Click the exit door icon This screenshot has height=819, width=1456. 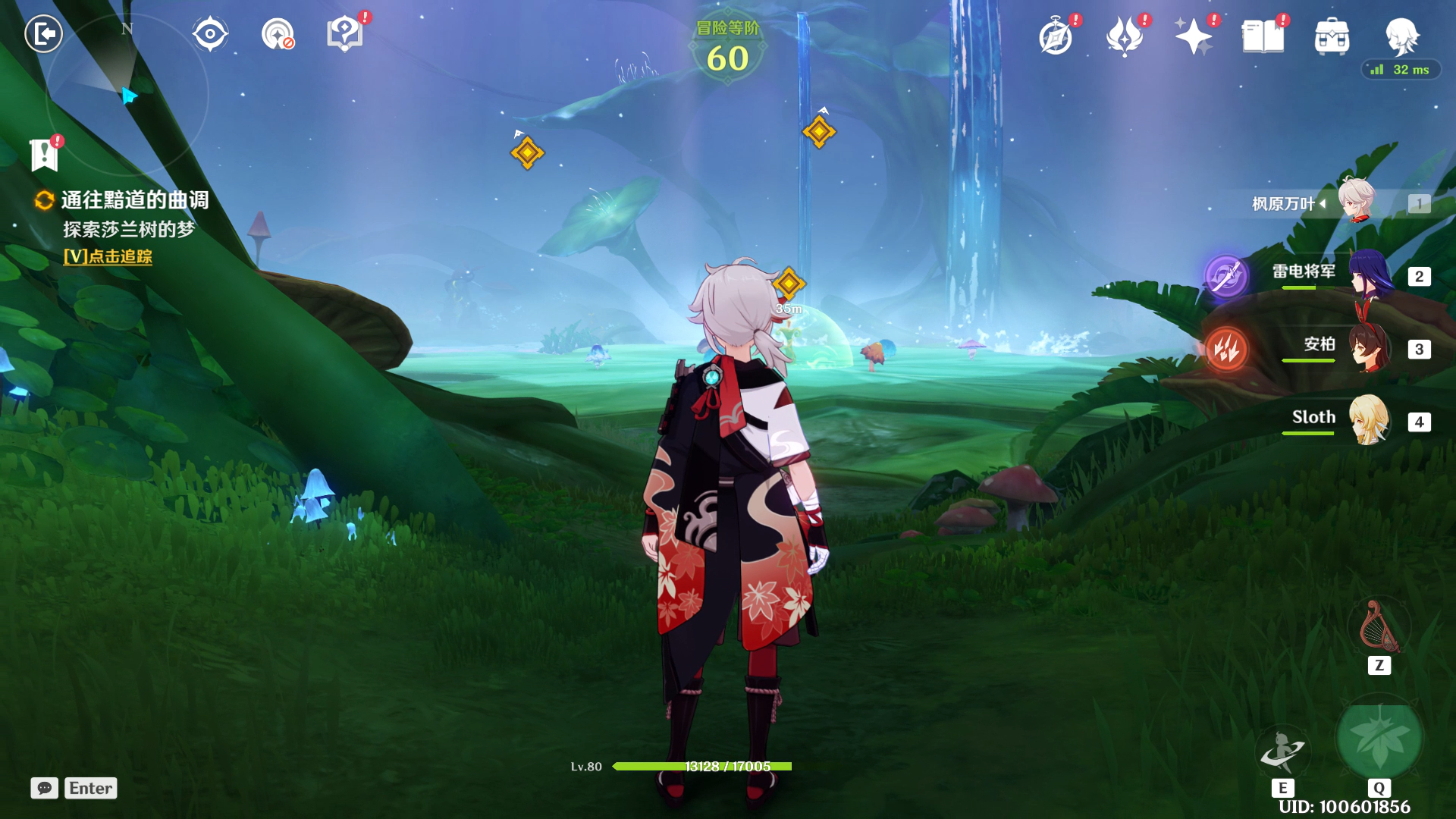click(x=44, y=34)
